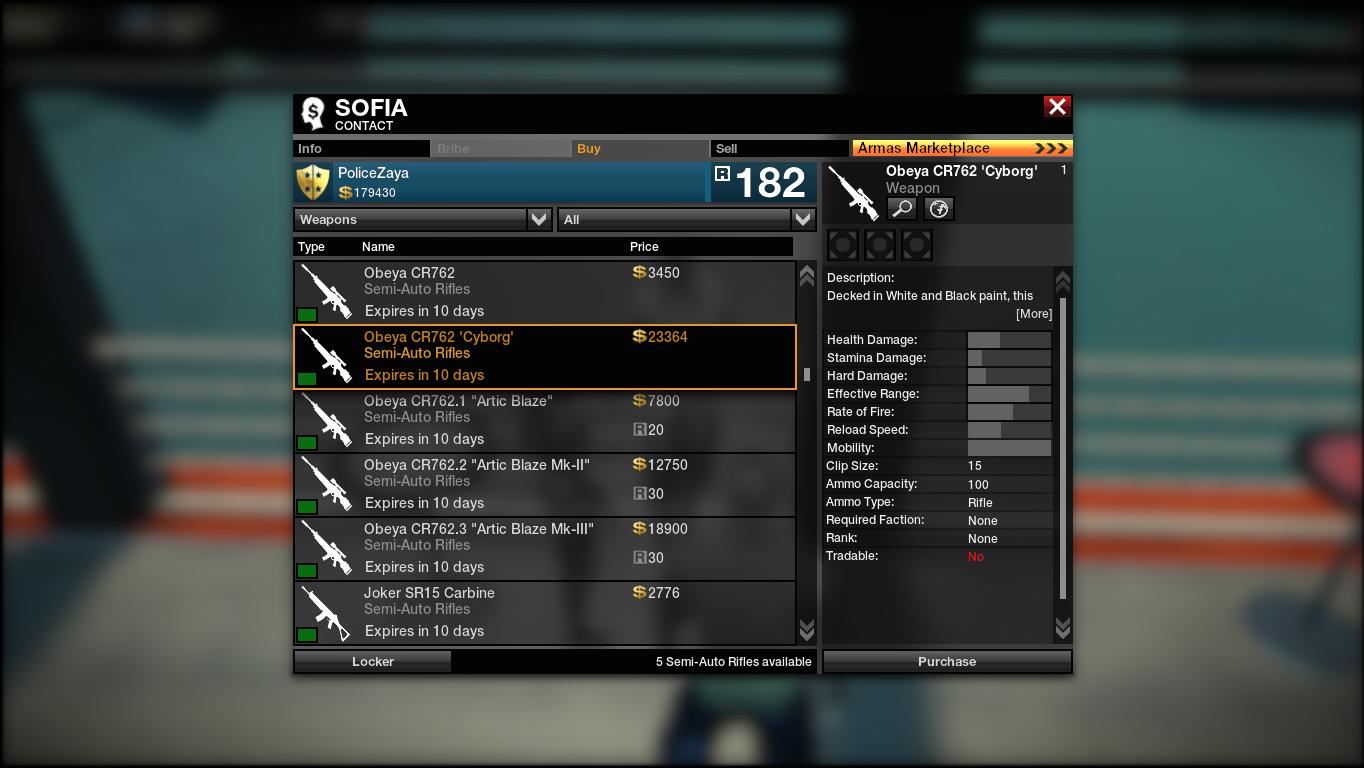The height and width of the screenshot is (768, 1364).
Task: Select the Obeya CR762.3 "Artic Blaze Mk-III"
Action: coord(545,548)
